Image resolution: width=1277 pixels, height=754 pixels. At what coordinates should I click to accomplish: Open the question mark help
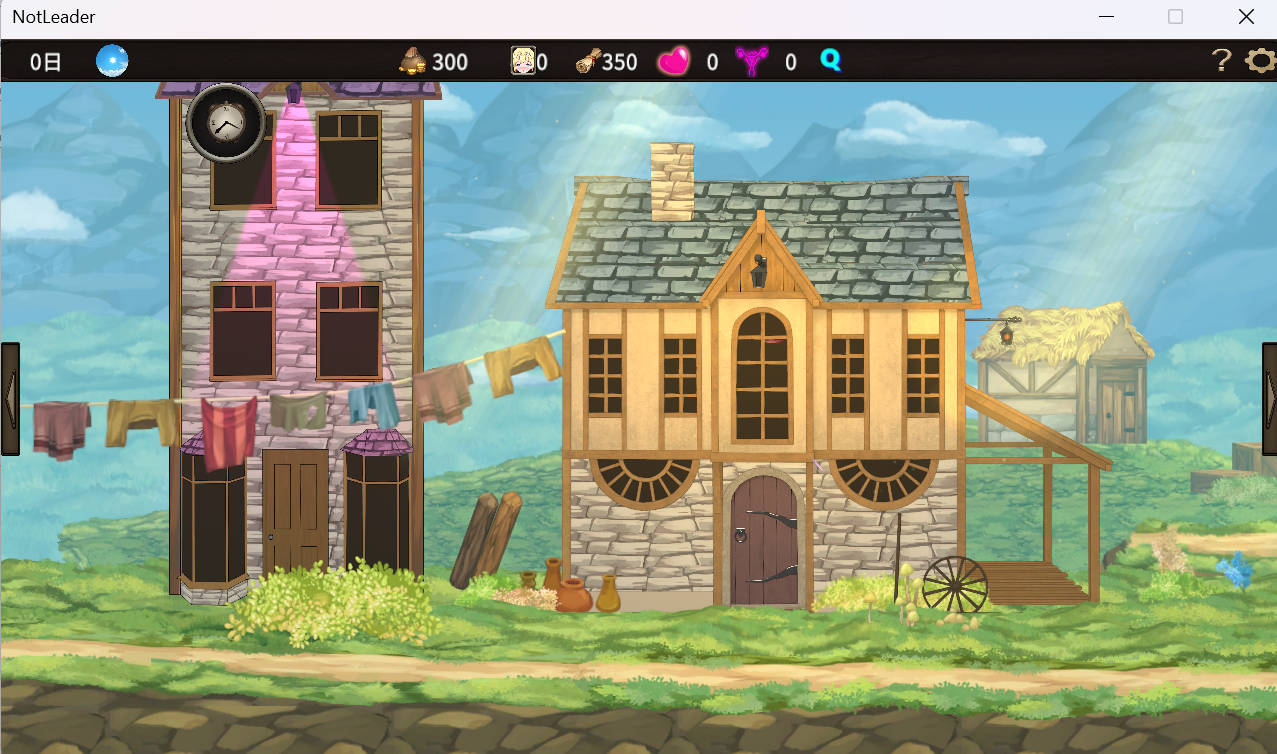(x=1221, y=61)
